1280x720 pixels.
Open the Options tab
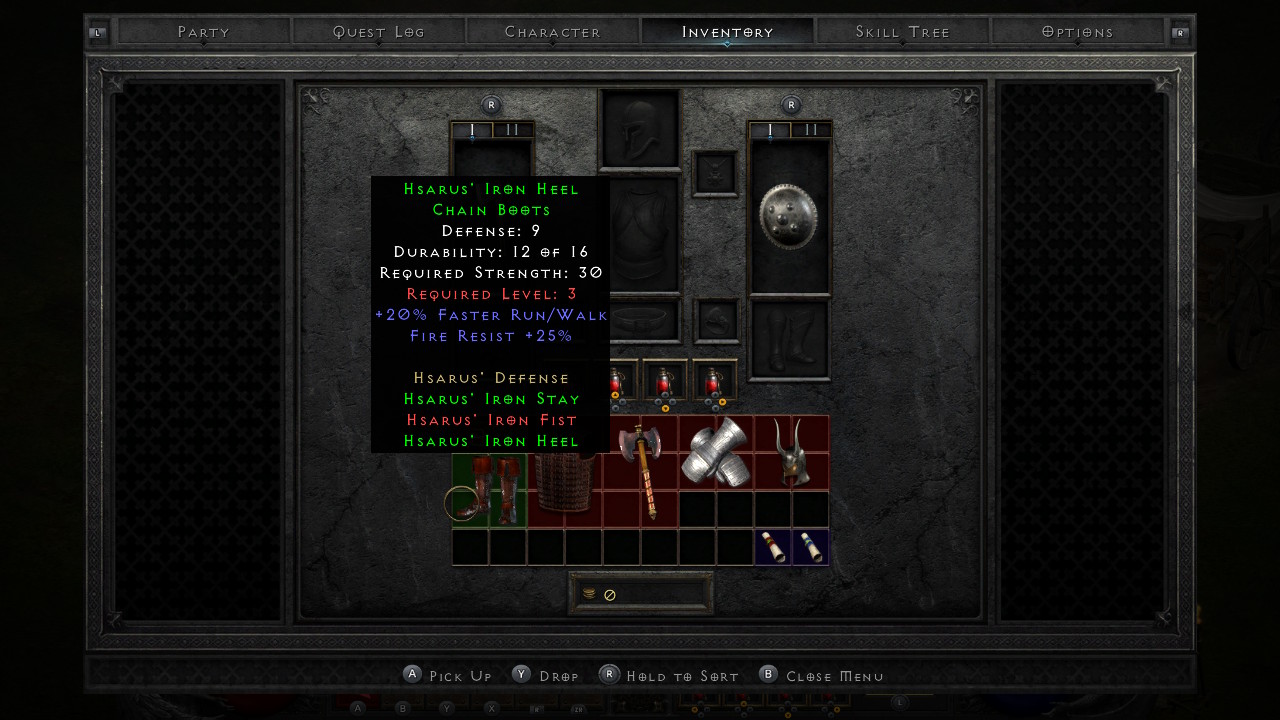(x=1077, y=32)
